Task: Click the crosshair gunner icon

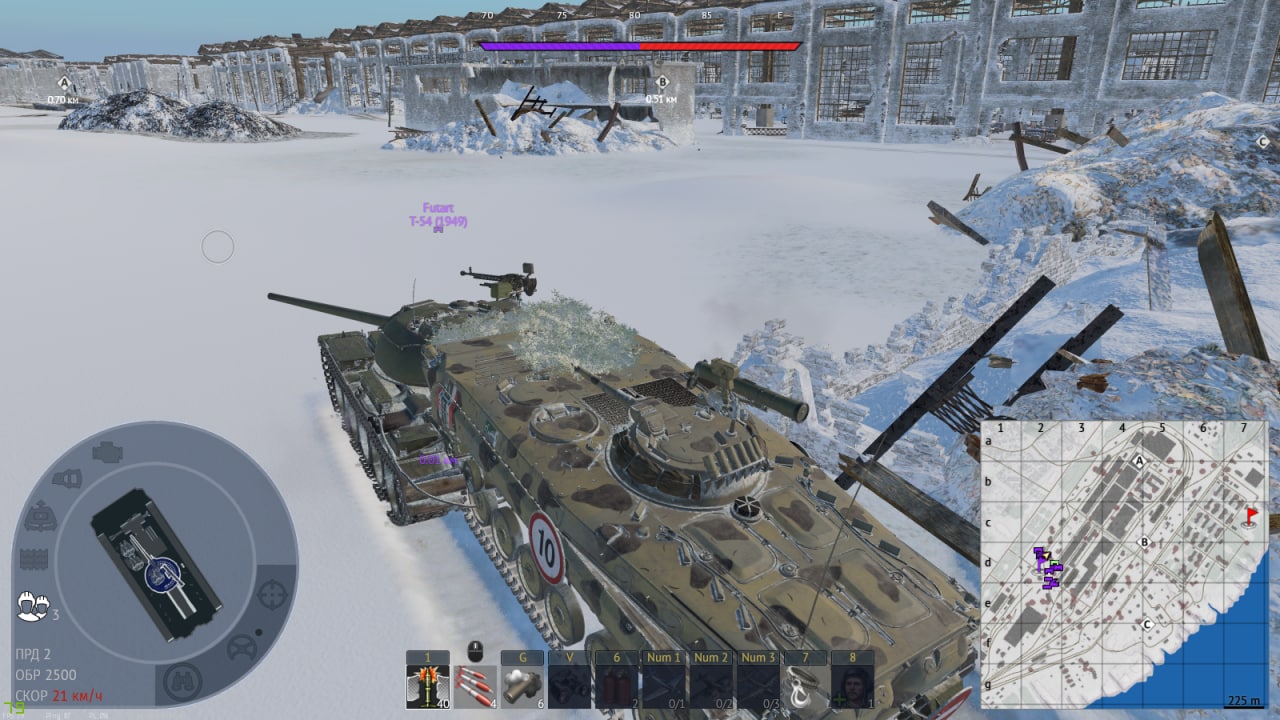Action: pyautogui.click(x=272, y=594)
